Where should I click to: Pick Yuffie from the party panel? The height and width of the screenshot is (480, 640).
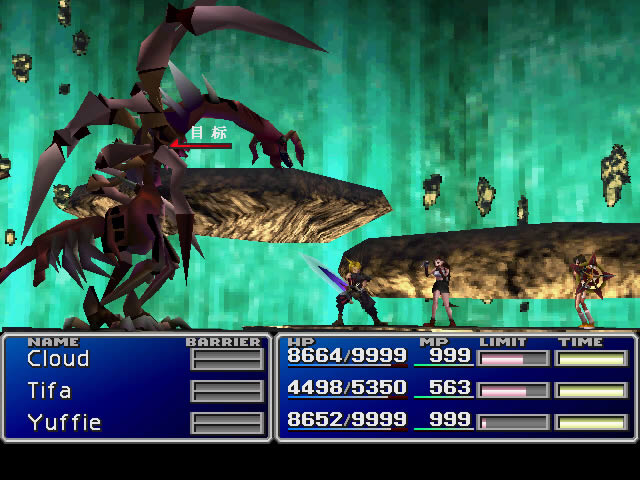[x=64, y=422]
